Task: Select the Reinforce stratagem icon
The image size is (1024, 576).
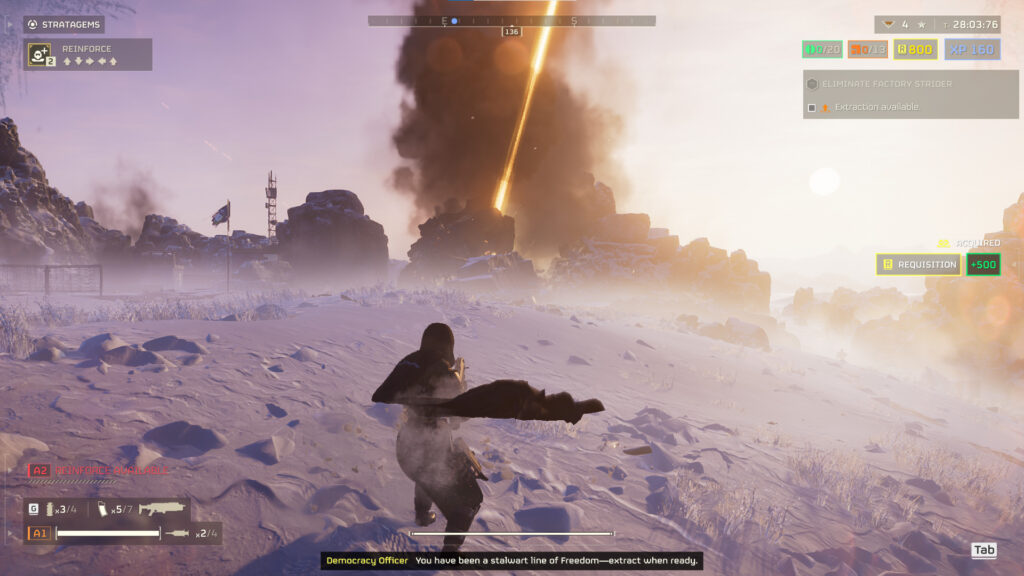Action: tap(40, 54)
